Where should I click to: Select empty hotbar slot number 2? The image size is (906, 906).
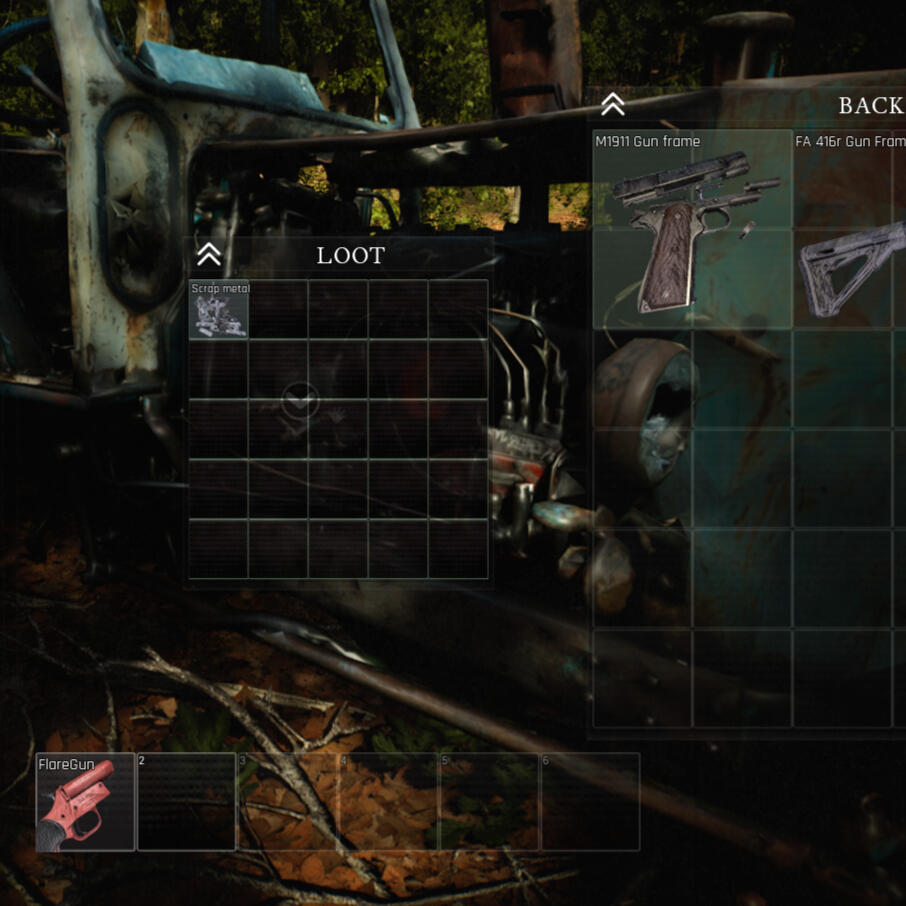pyautogui.click(x=186, y=802)
